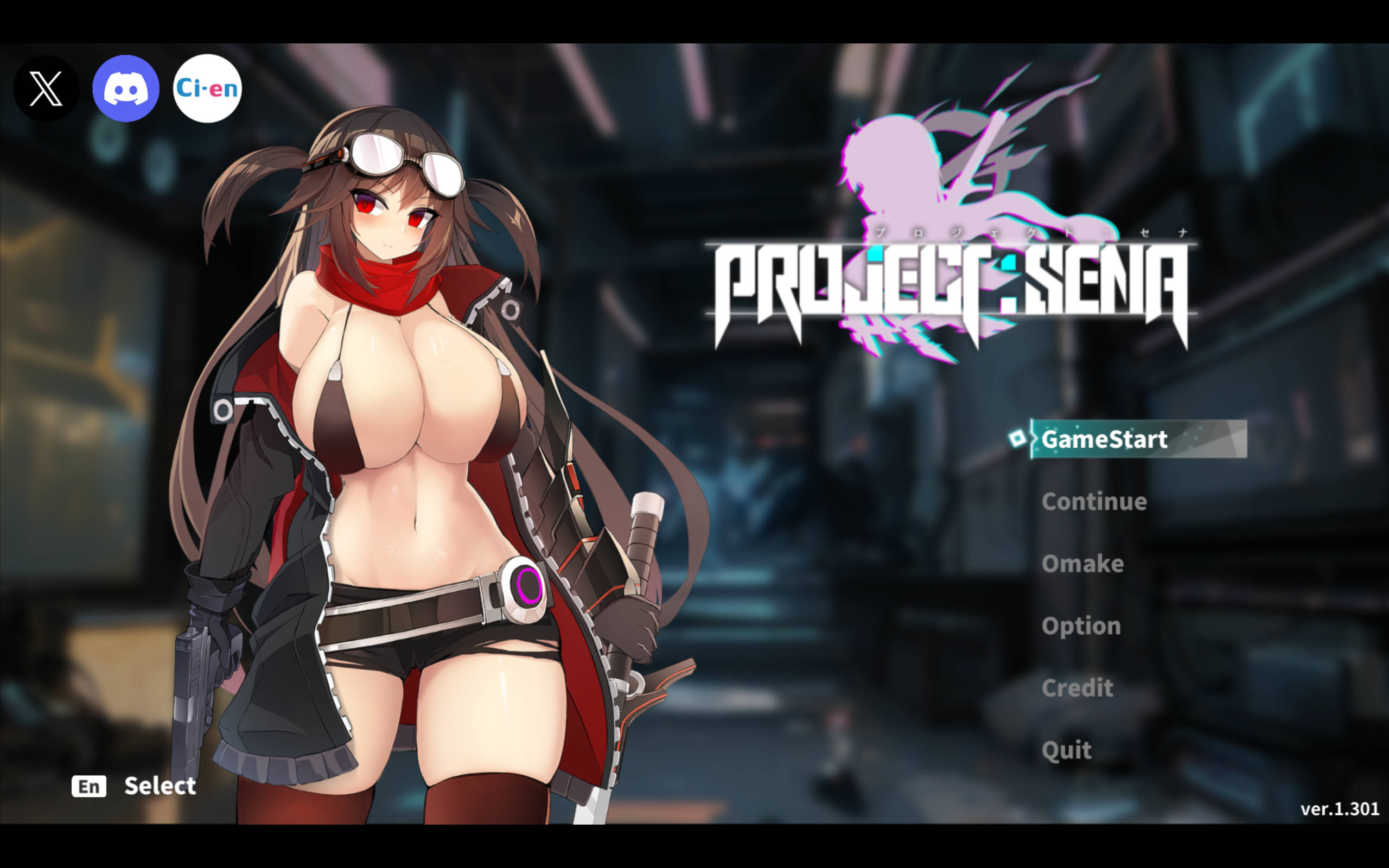Visit the Ci-en page
The height and width of the screenshot is (868, 1389).
coord(207,88)
